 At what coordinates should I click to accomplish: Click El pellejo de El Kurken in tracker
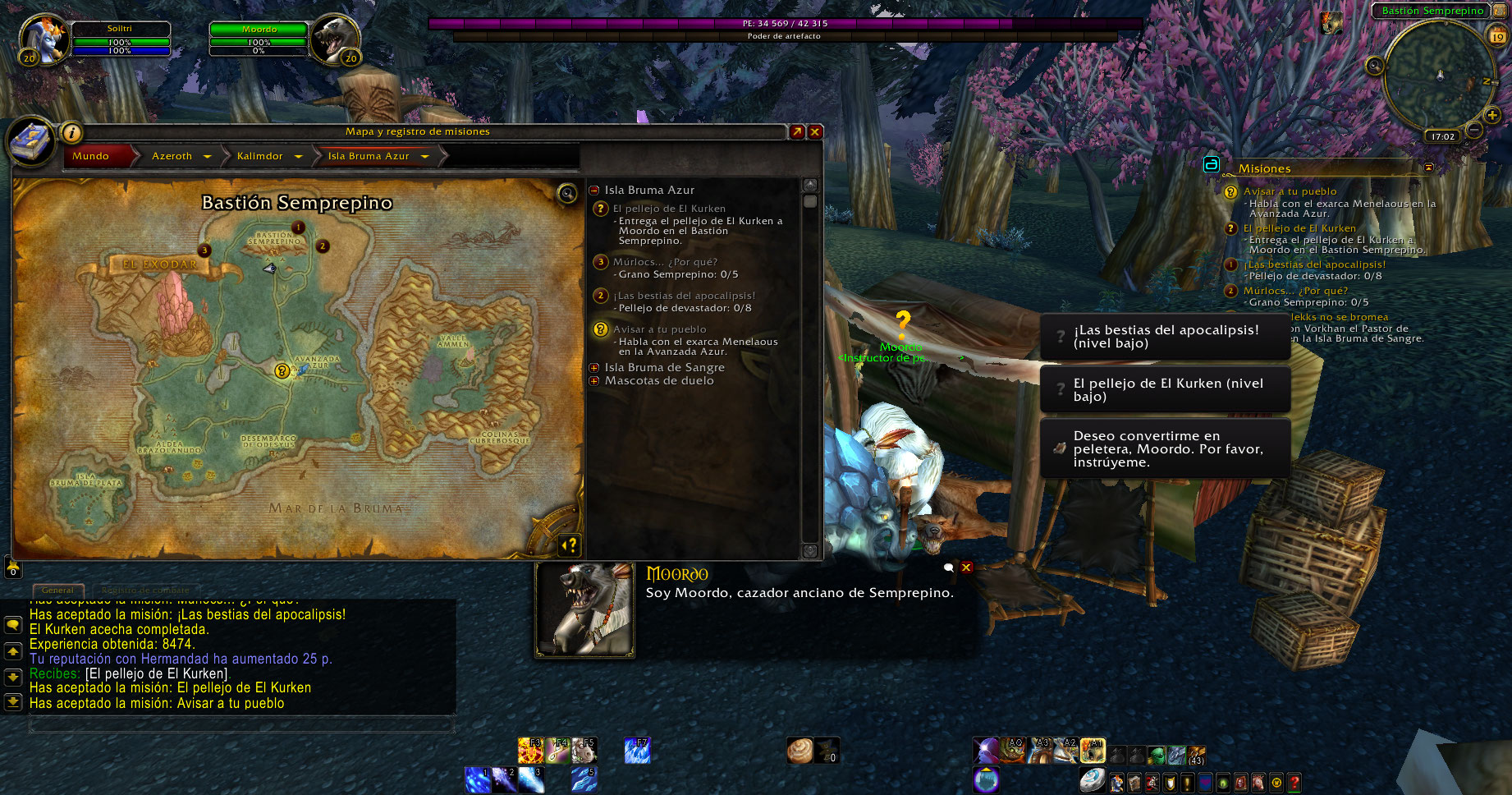[x=1299, y=228]
